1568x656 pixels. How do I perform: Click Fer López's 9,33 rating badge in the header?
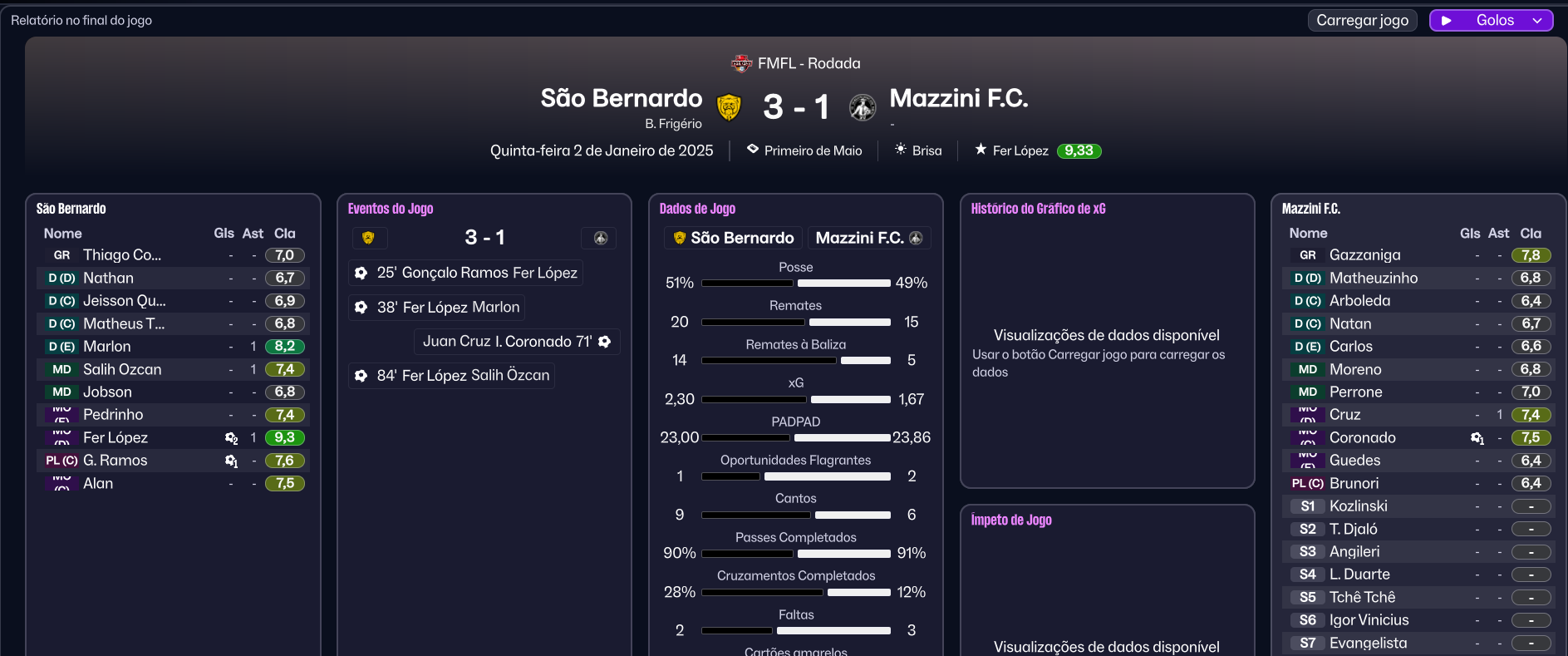click(x=1079, y=150)
